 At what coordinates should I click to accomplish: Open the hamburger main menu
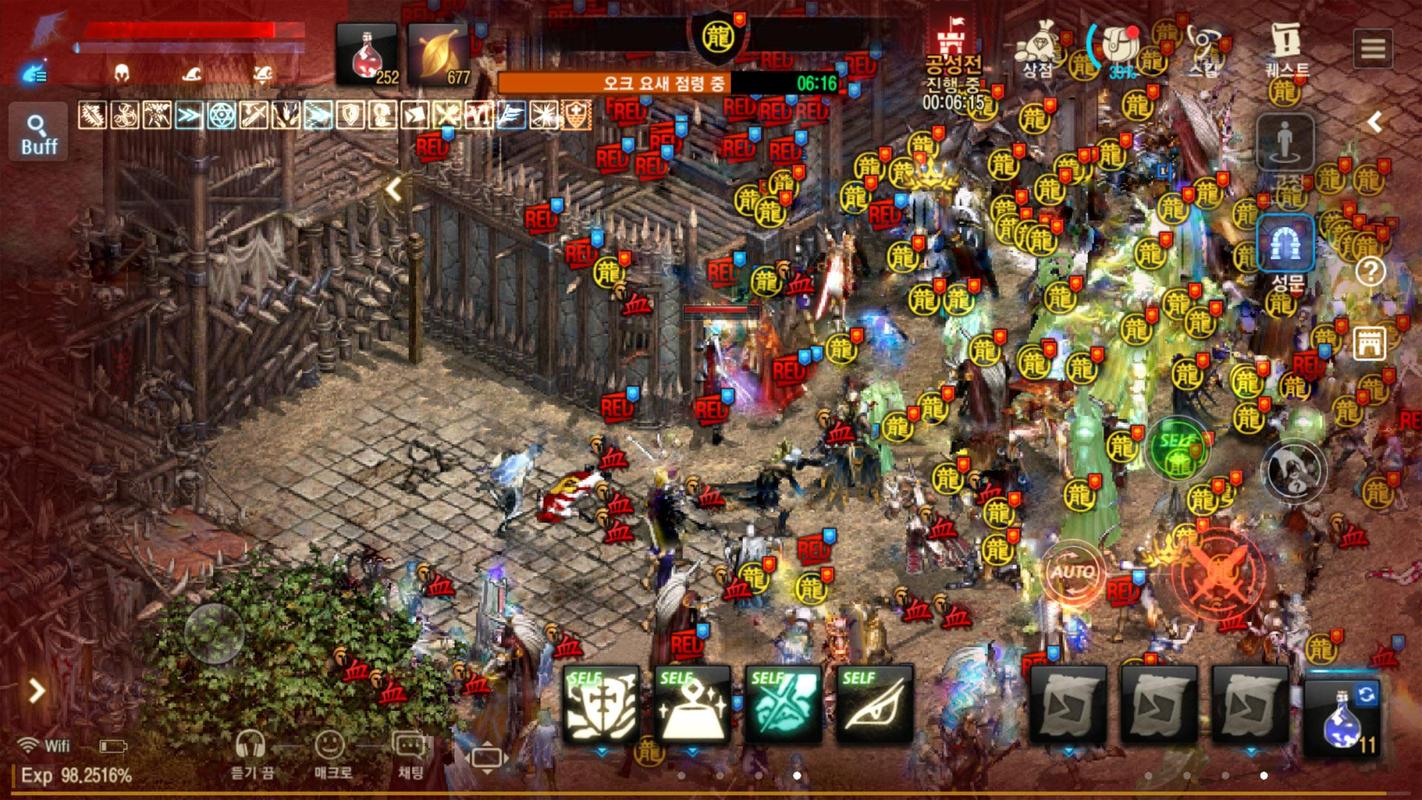1373,47
